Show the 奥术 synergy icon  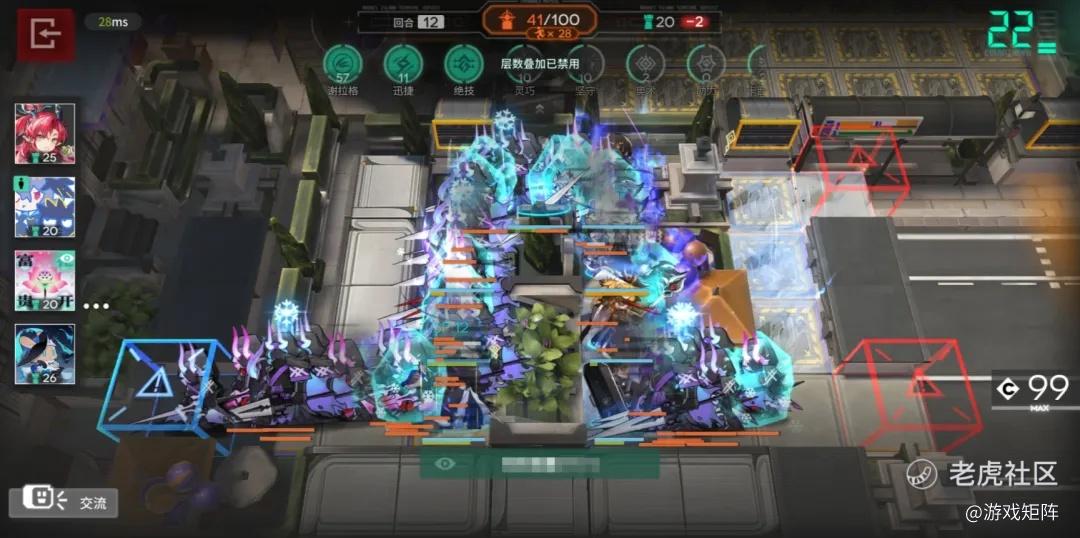pos(645,64)
